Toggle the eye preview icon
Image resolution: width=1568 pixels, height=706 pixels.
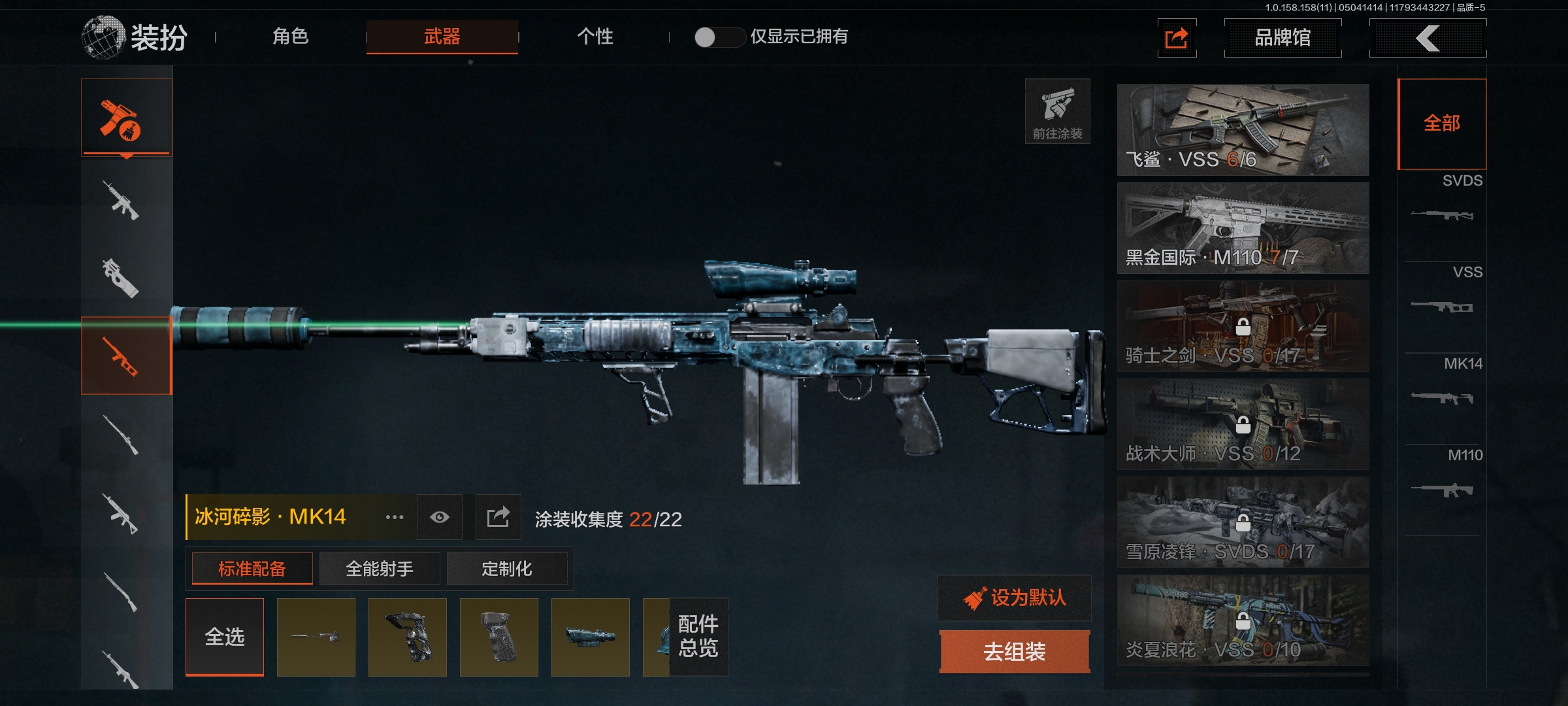pos(440,517)
